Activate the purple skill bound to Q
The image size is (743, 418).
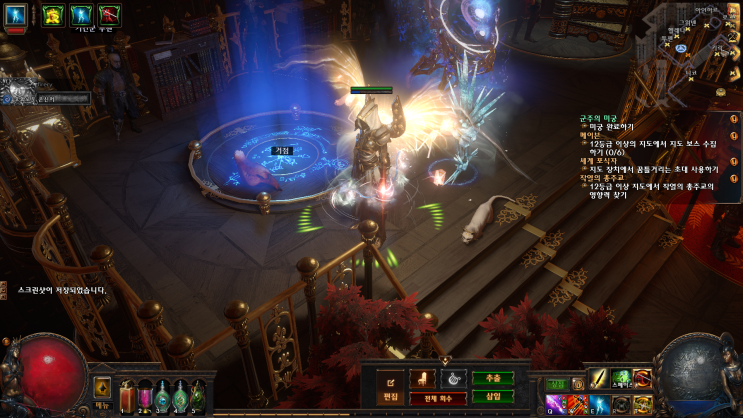click(553, 403)
